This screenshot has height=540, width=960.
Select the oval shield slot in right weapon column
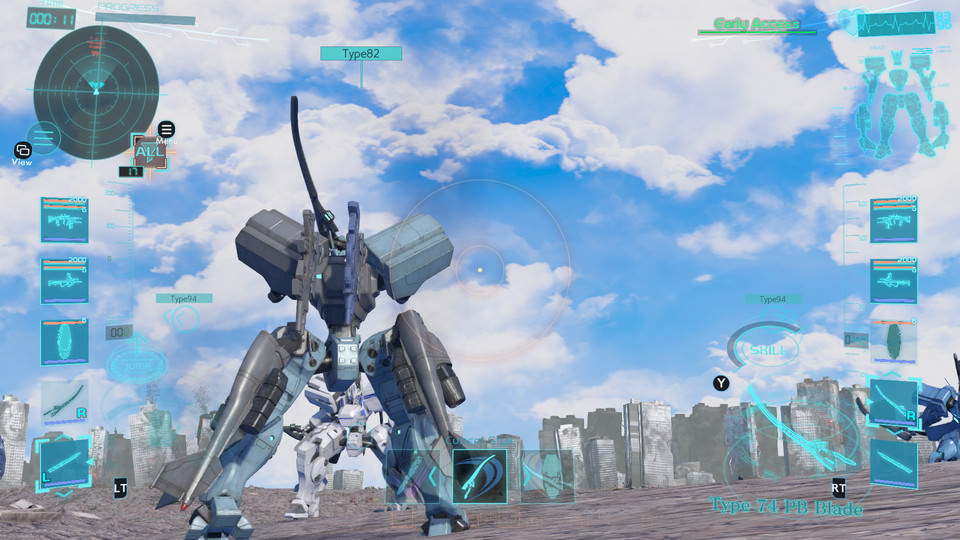click(893, 341)
